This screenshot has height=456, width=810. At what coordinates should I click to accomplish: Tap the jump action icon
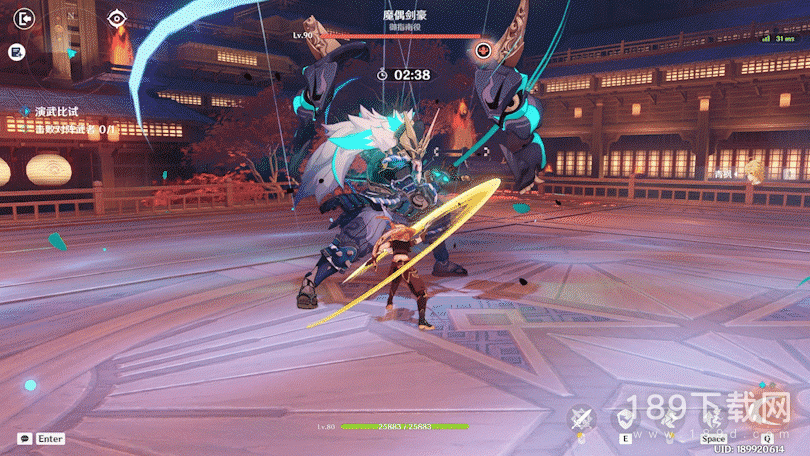[713, 418]
